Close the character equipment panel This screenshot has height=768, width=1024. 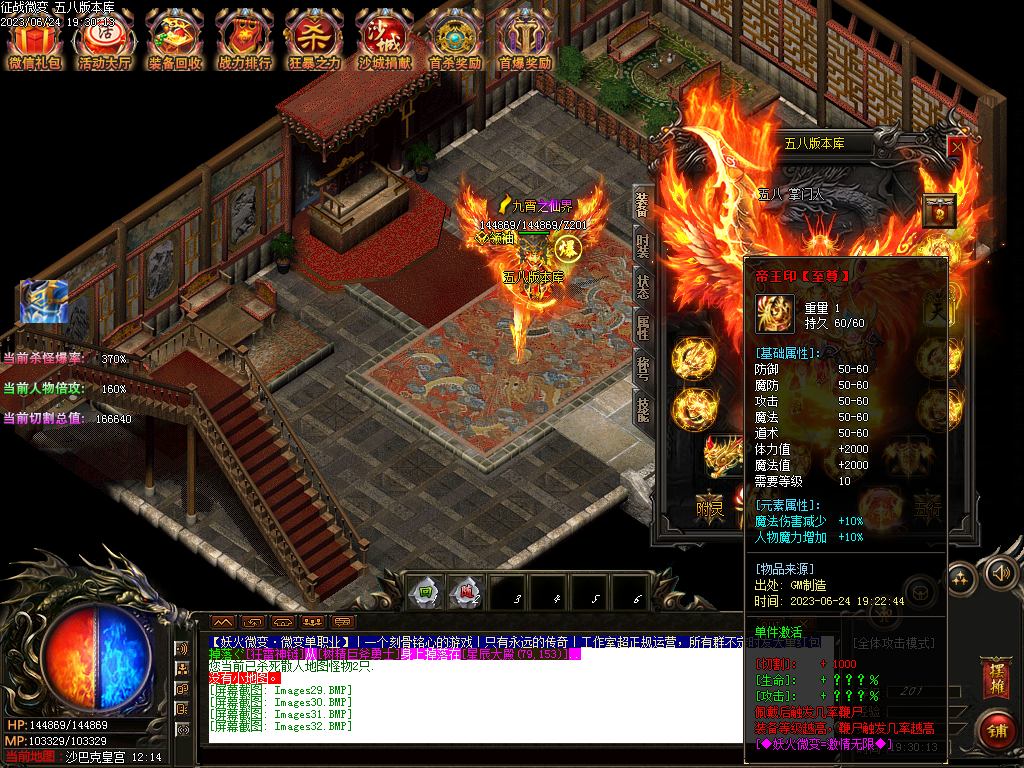click(x=956, y=148)
